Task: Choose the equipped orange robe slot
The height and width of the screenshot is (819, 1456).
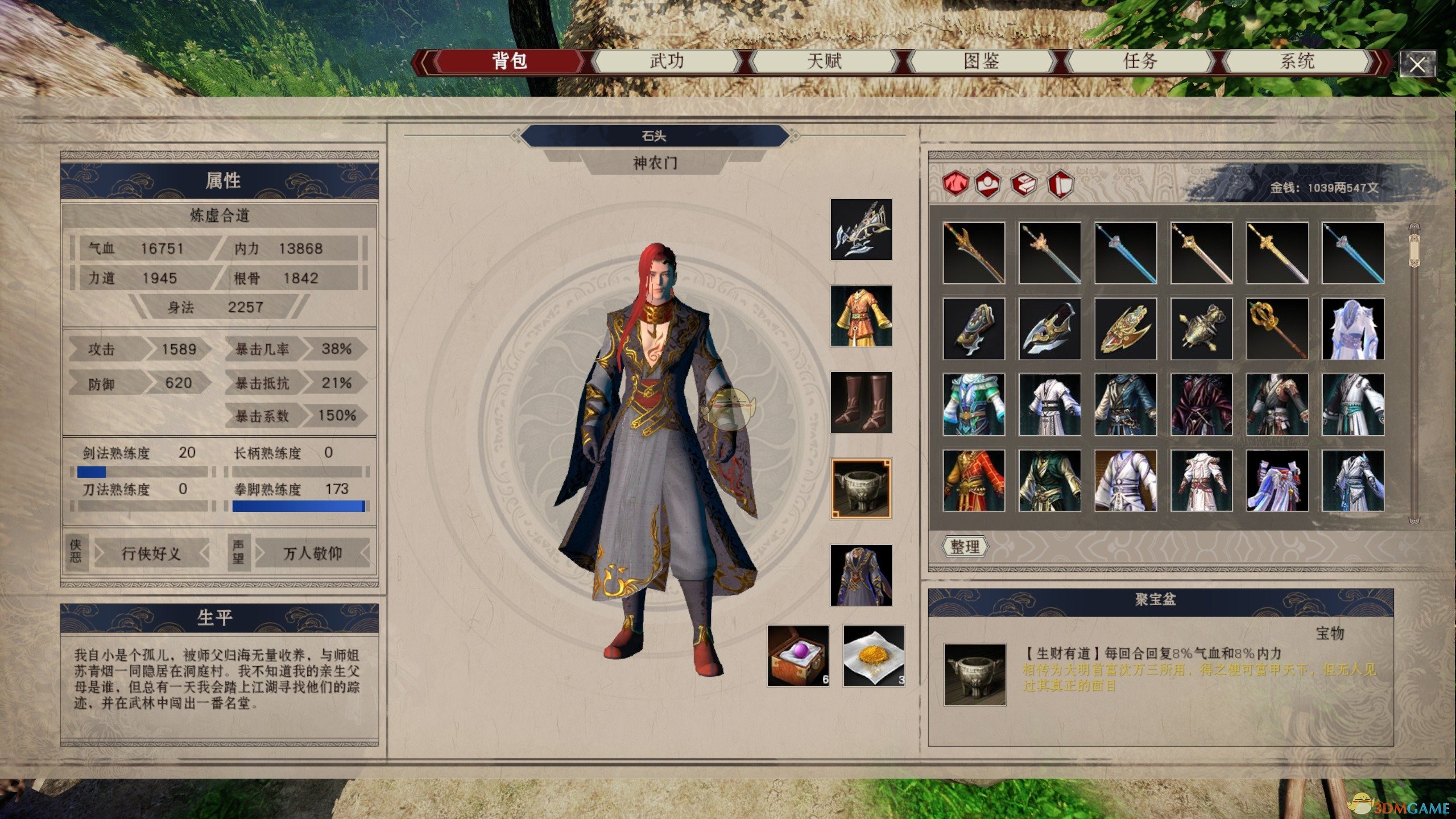Action: (861, 316)
